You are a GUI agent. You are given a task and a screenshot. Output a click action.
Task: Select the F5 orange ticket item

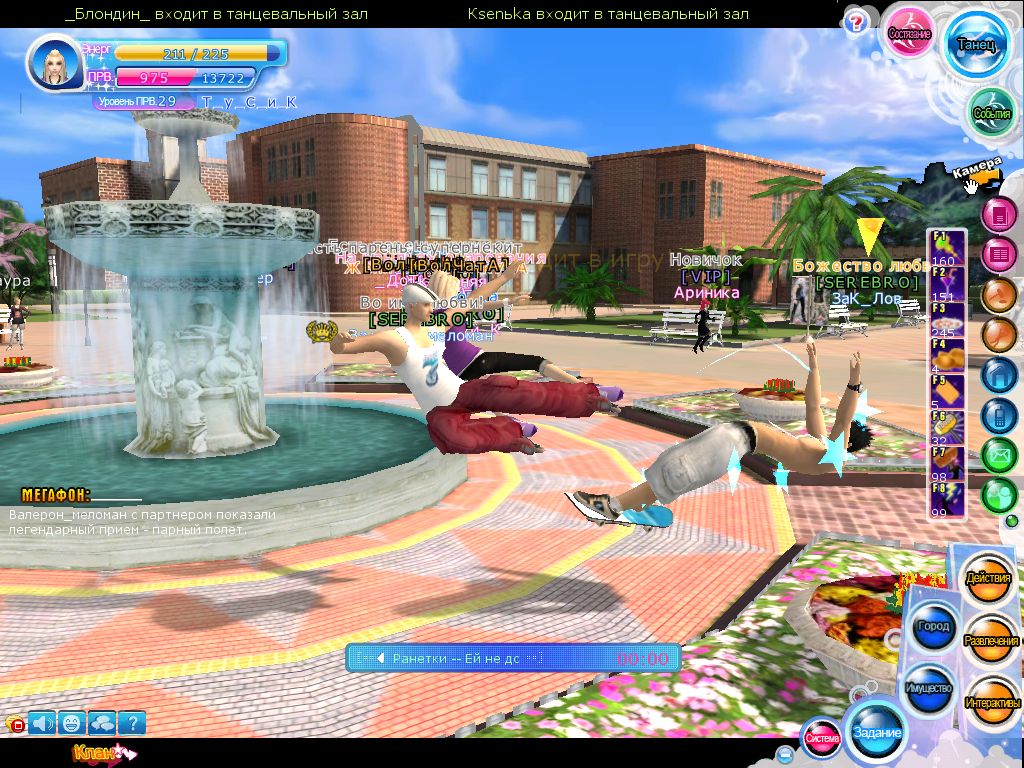(x=946, y=392)
